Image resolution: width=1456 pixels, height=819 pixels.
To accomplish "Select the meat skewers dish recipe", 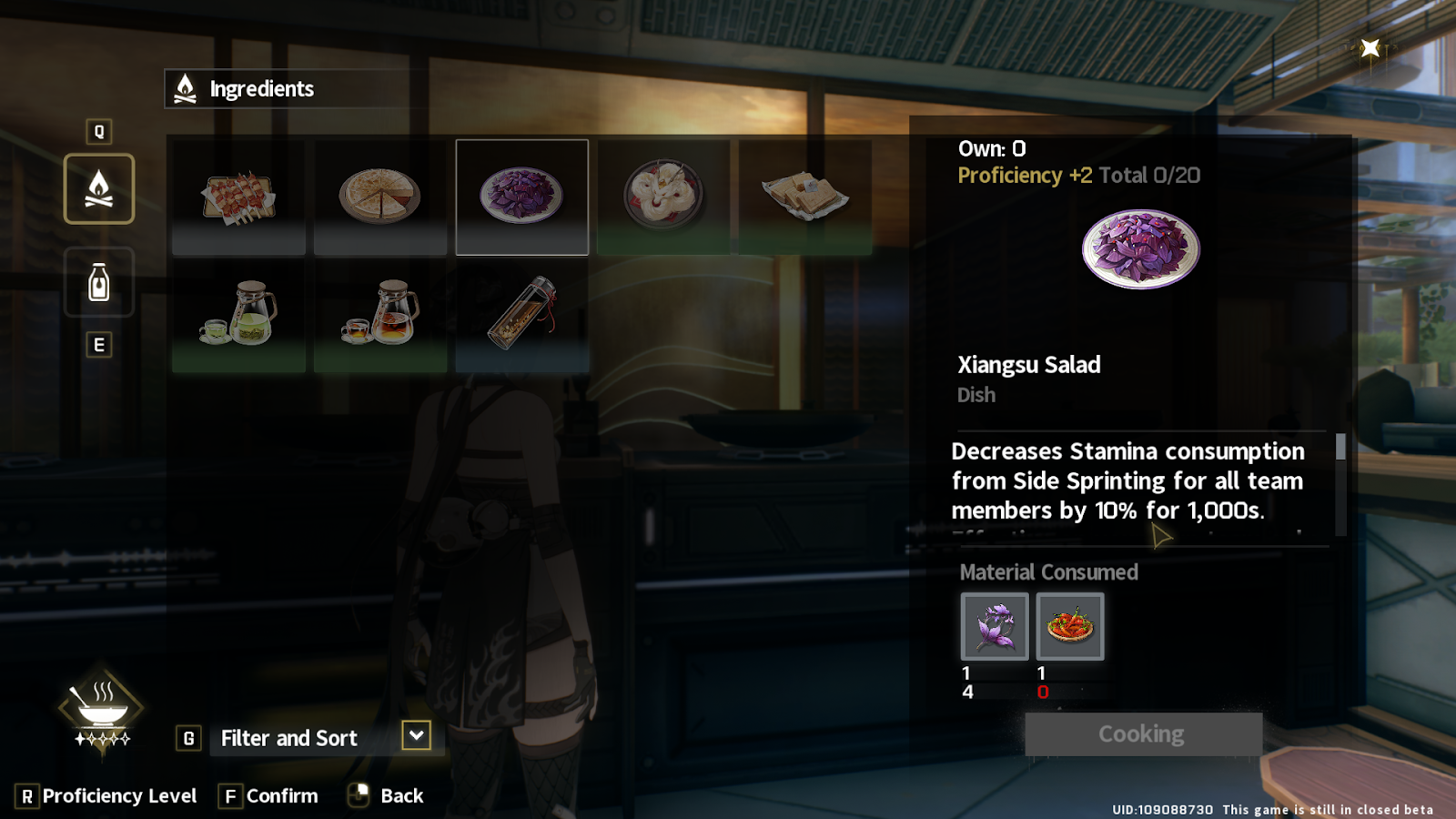I will 238,197.
